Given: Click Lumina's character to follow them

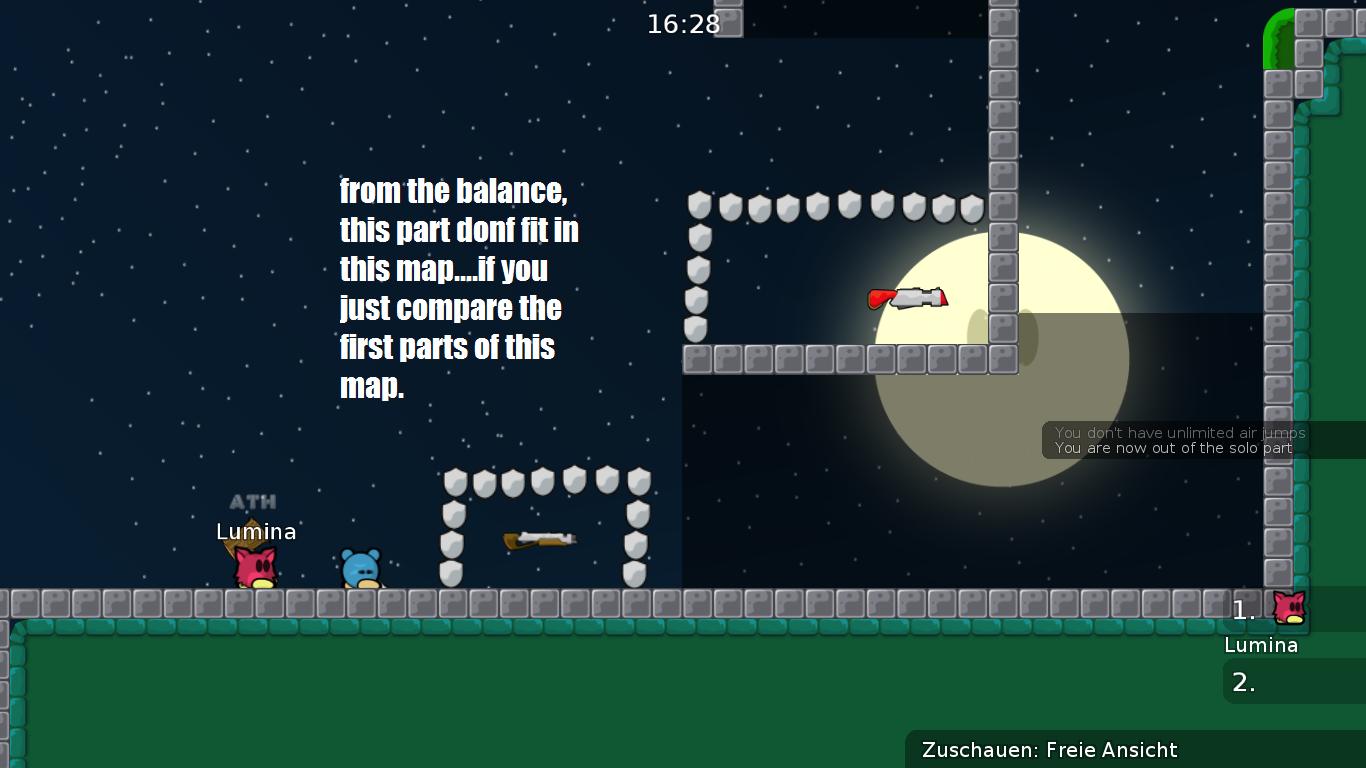Looking at the screenshot, I should point(256,565).
